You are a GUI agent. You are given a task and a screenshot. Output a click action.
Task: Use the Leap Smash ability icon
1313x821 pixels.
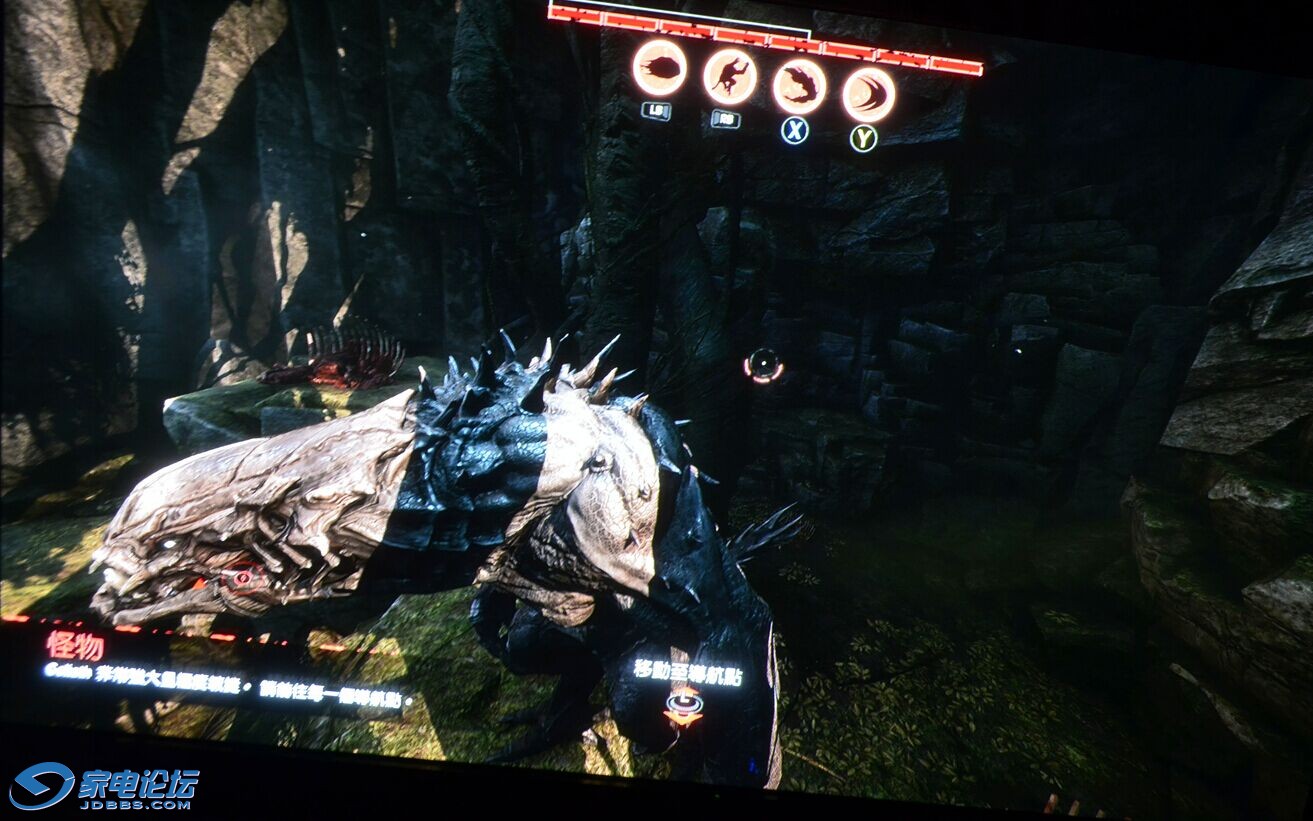729,76
